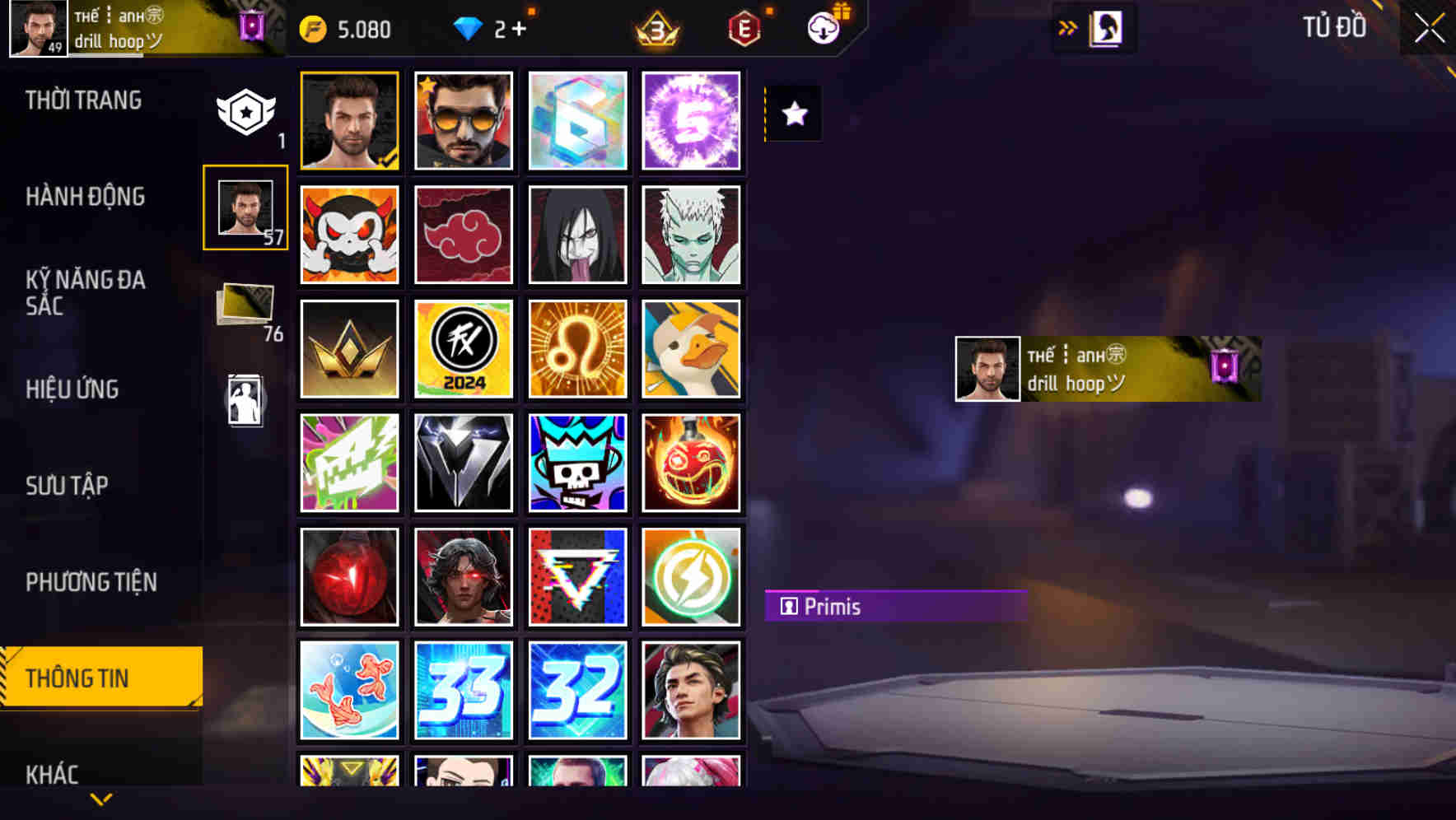Toggle the favorite star filter
This screenshot has width=1456, height=820.
[793, 114]
